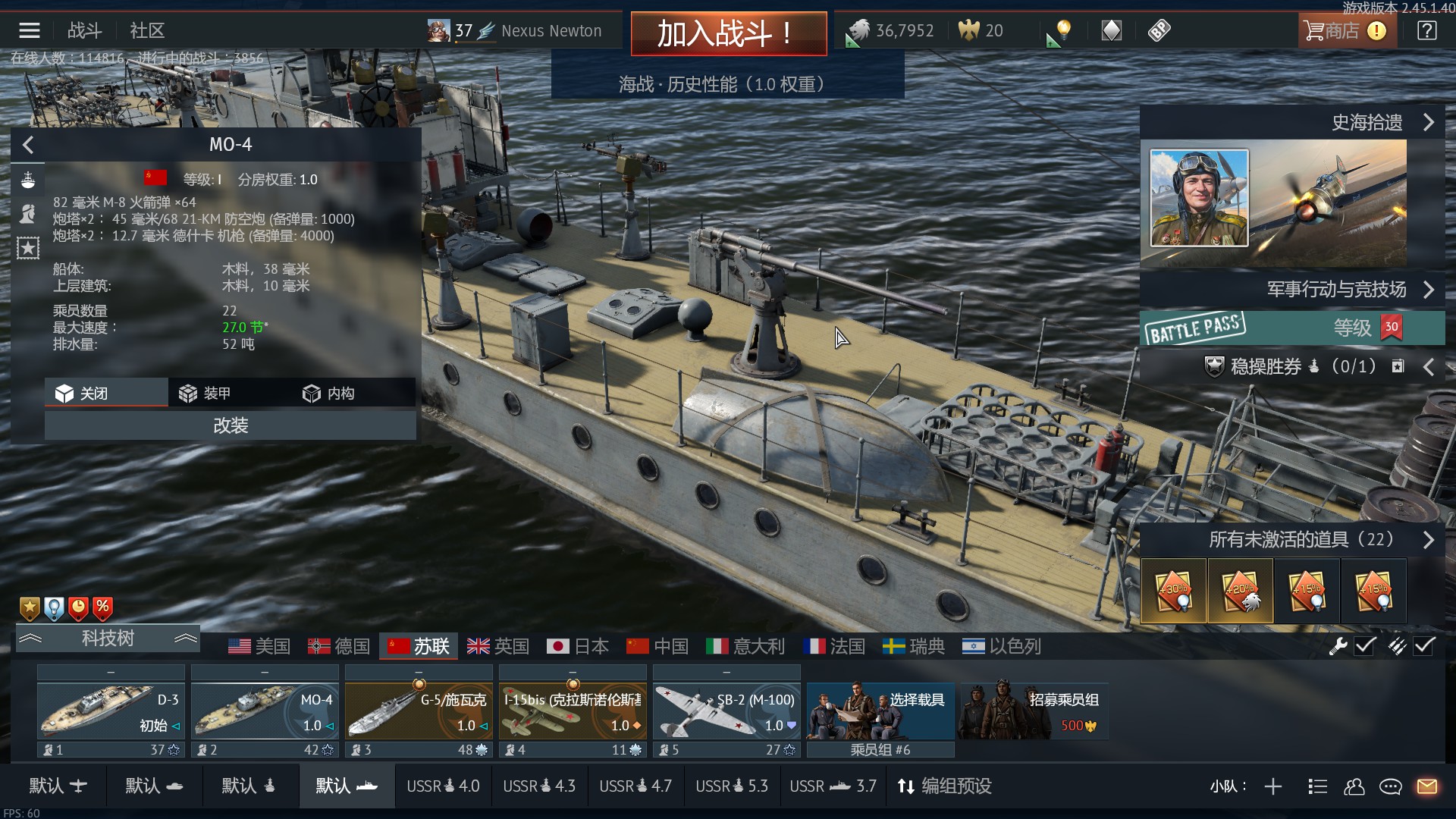Select the D-3 boat slot
Image resolution: width=1456 pixels, height=819 pixels.
coord(111,711)
